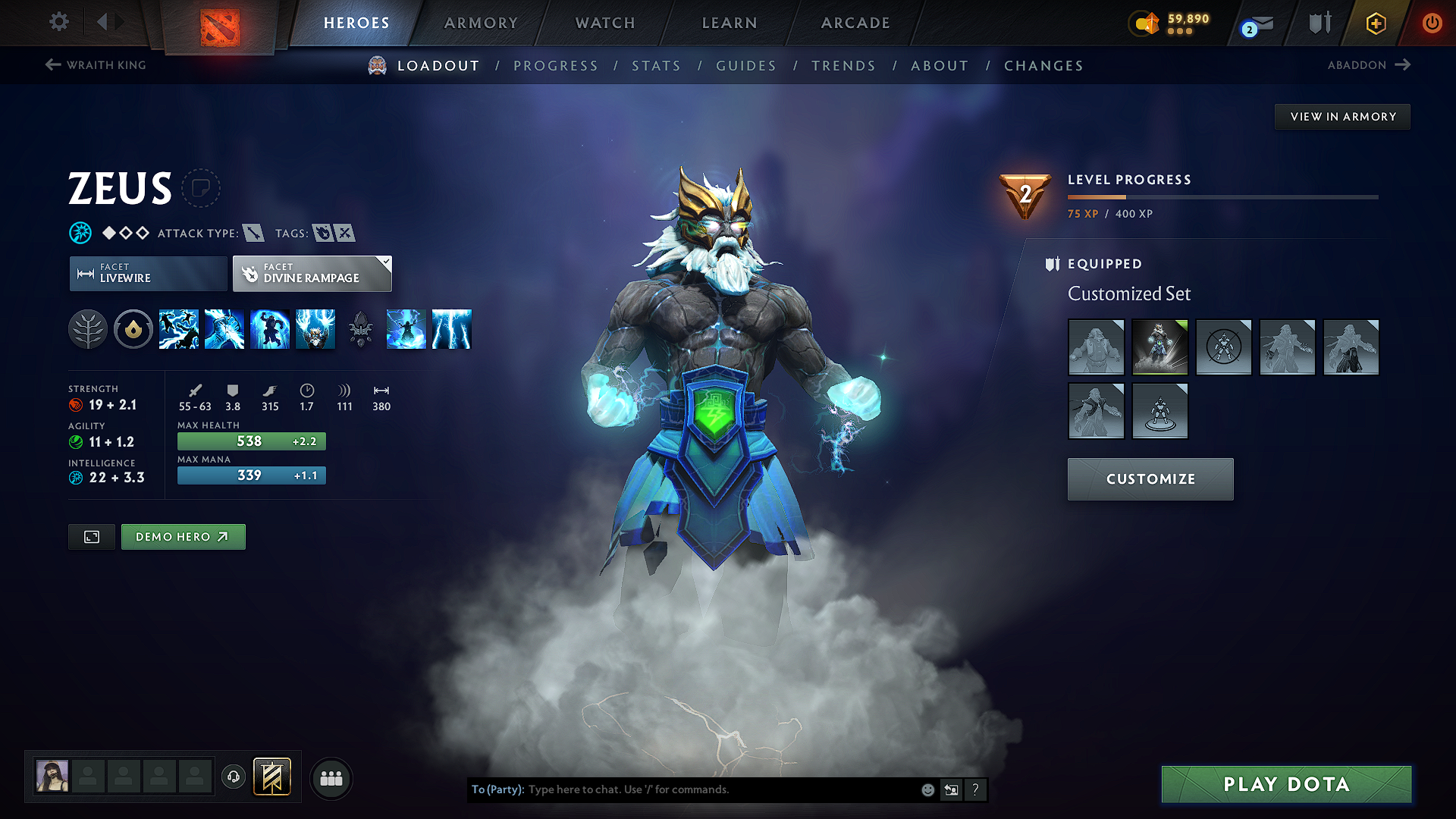Screen dimensions: 1456x819
Task: Expand the Divine Rampage facet dropdown
Action: [386, 263]
